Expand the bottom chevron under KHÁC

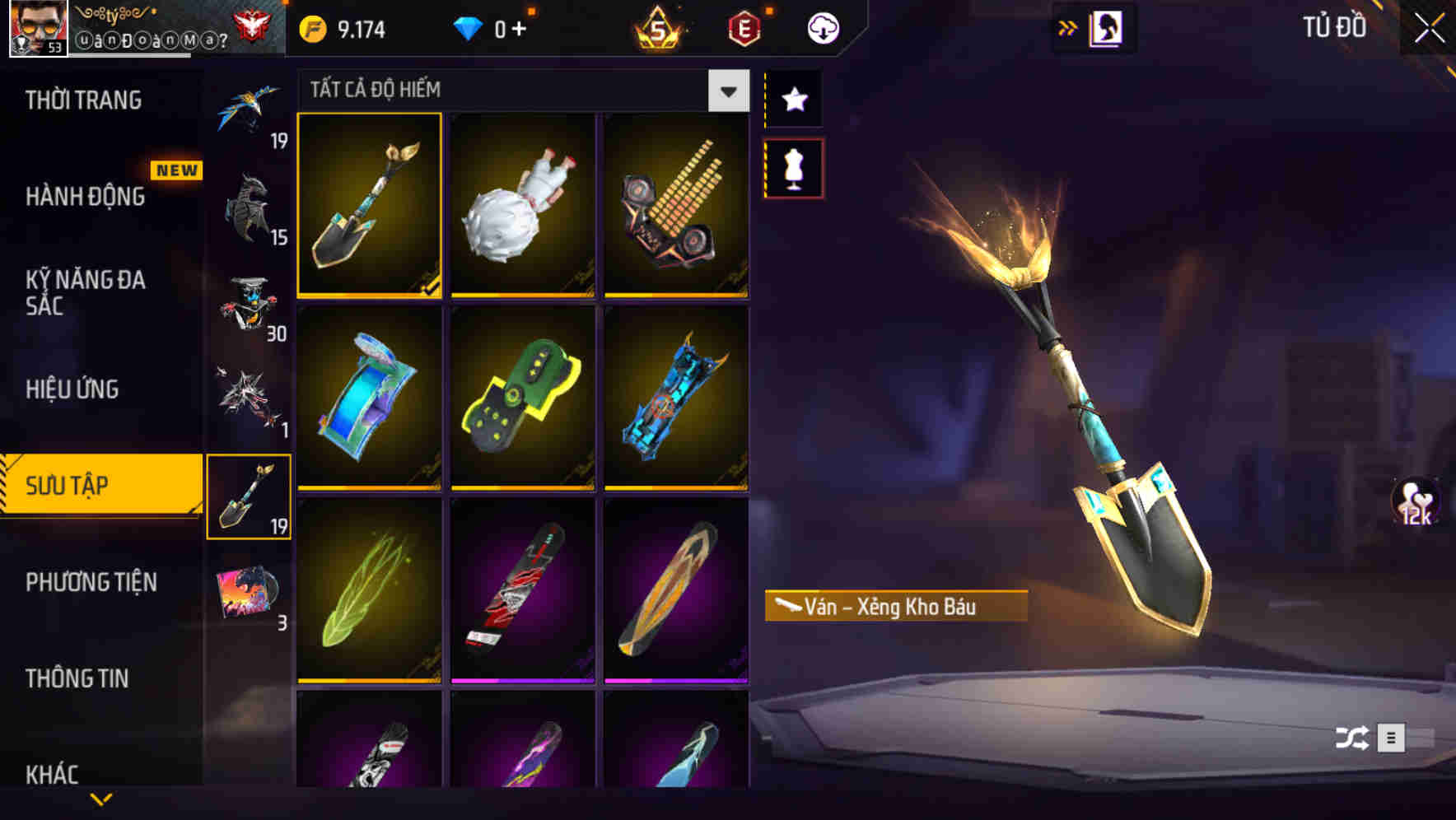coord(100,799)
